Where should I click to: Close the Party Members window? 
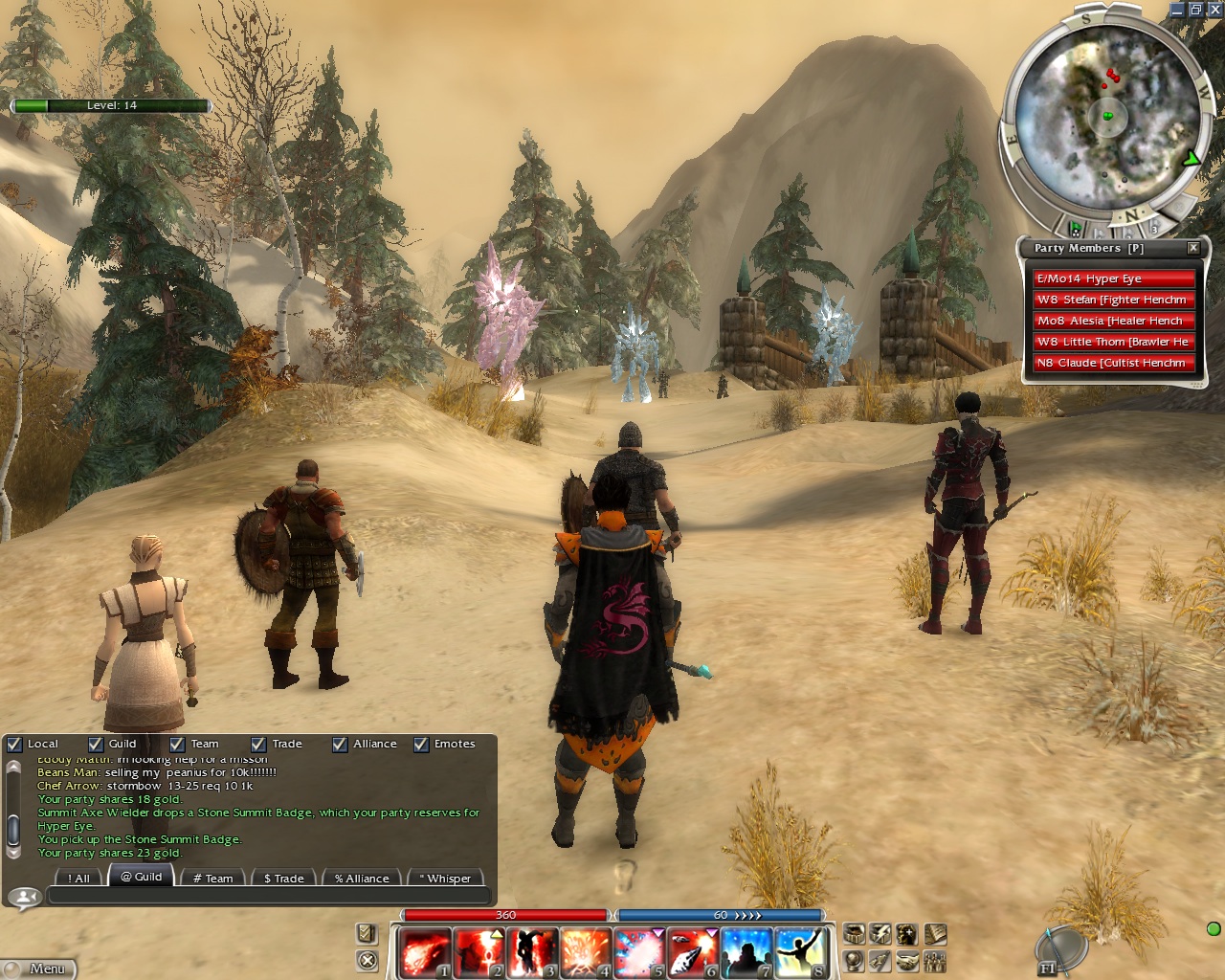[x=1193, y=248]
